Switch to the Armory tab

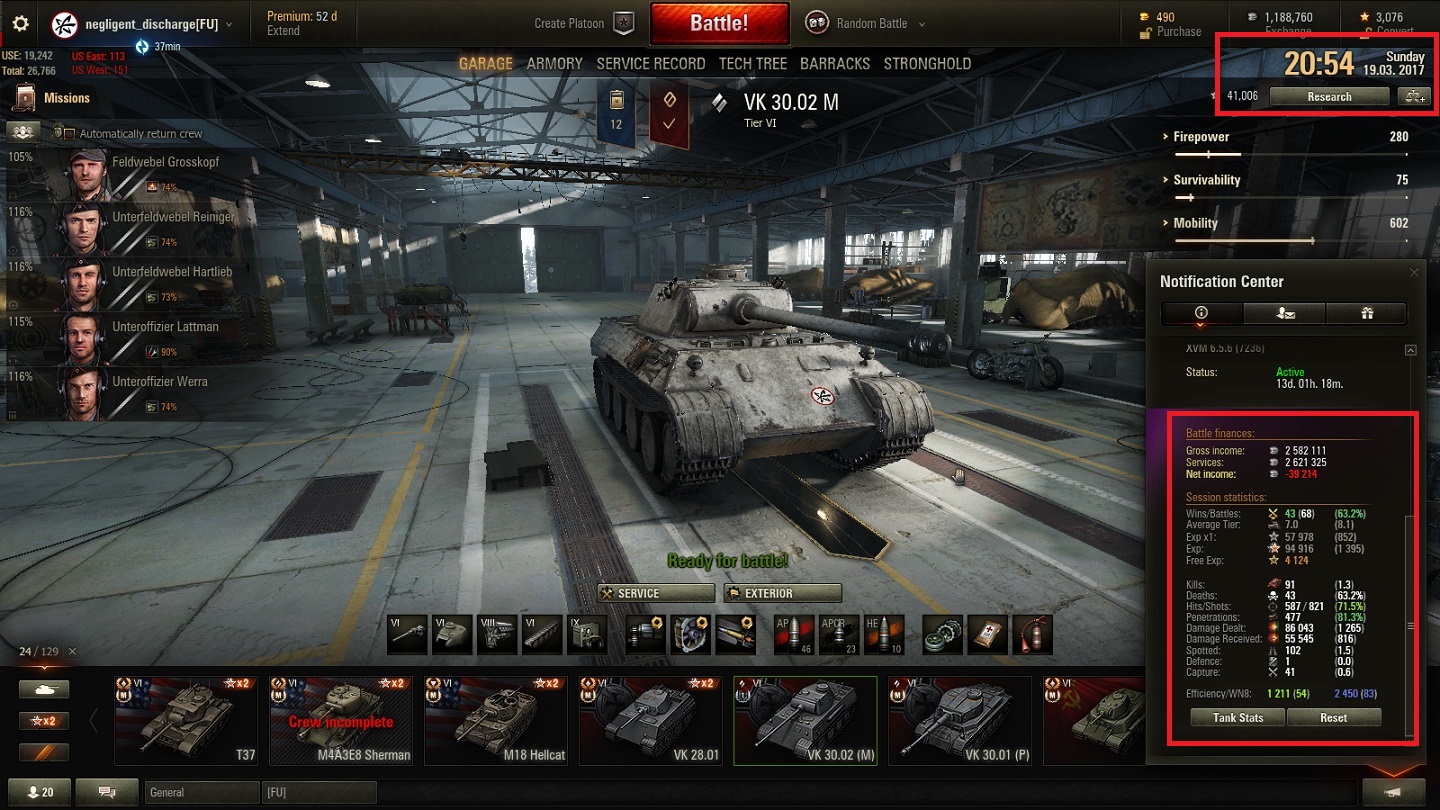coord(554,63)
